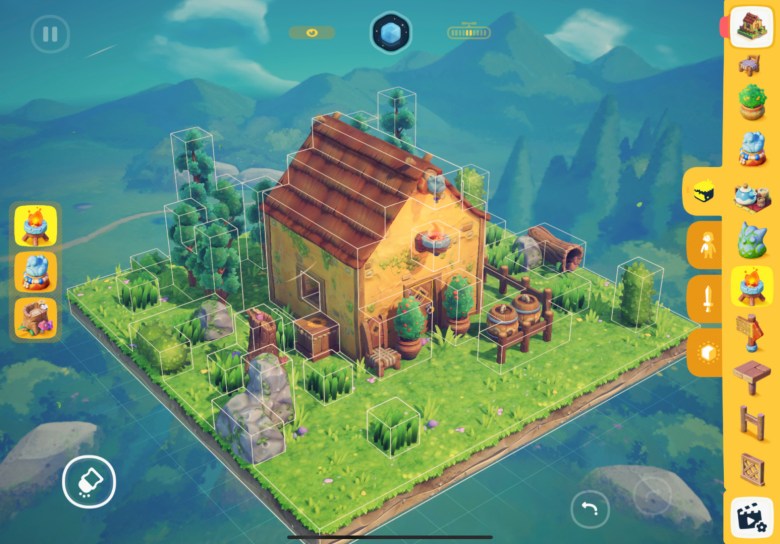Open the character figure category tab

707,245
